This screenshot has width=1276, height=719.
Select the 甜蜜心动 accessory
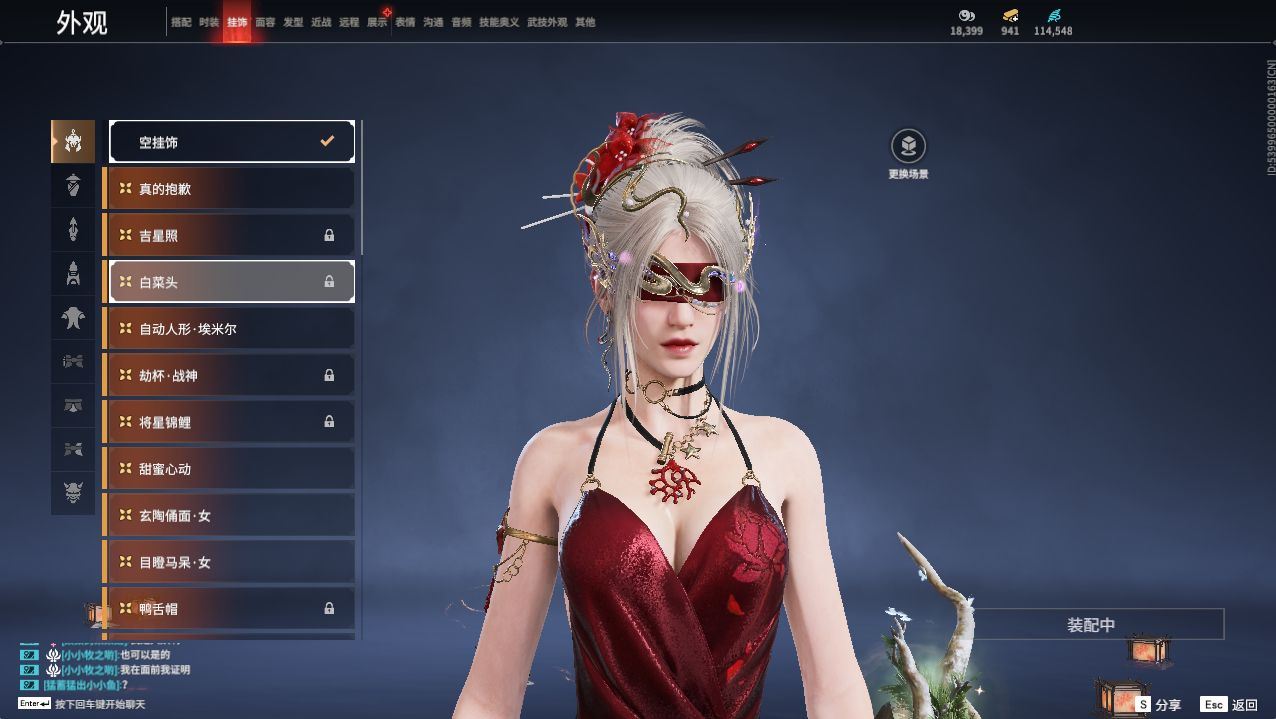[x=232, y=468]
